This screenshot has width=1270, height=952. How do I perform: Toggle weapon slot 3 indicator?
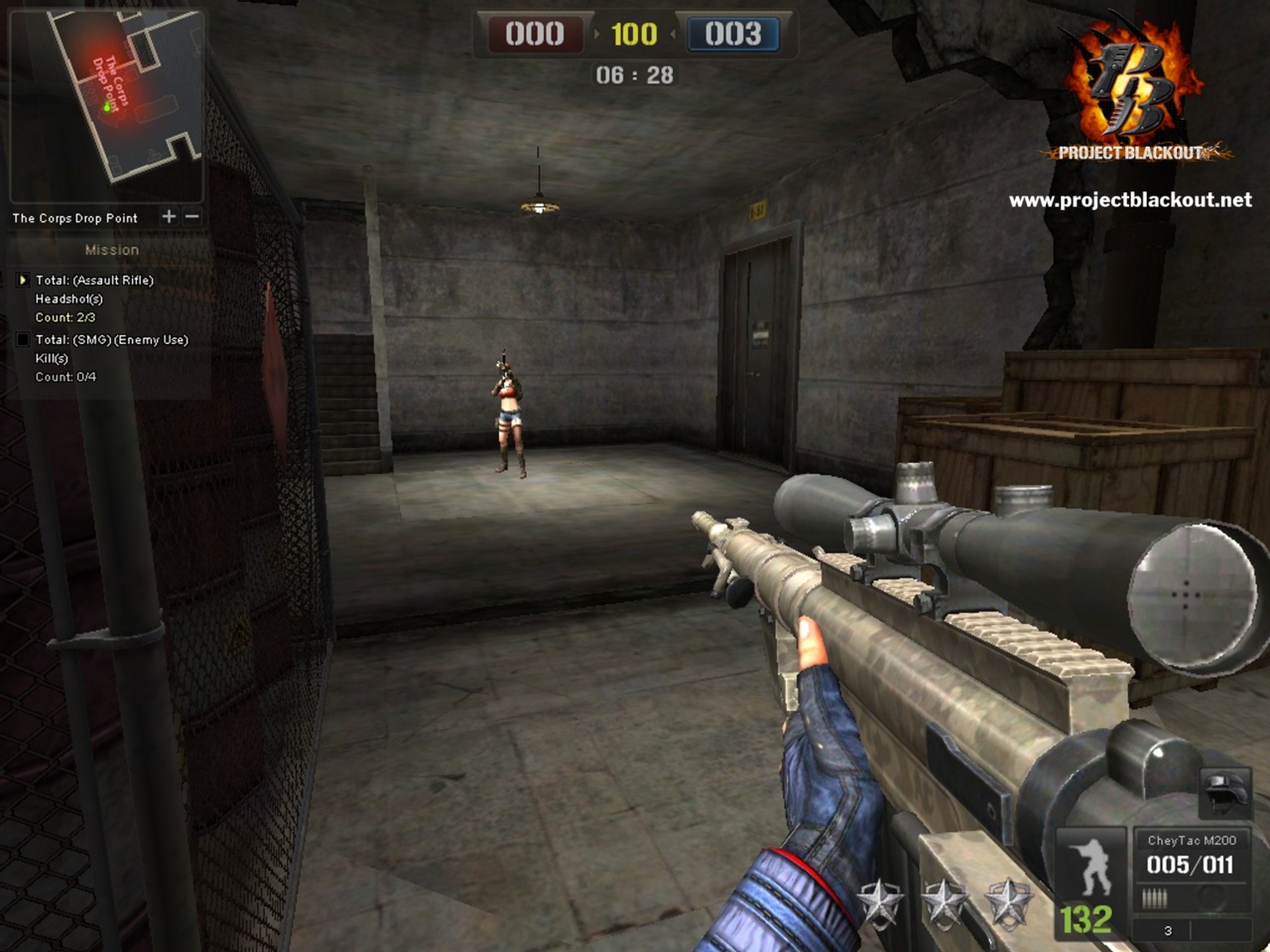[x=1167, y=930]
